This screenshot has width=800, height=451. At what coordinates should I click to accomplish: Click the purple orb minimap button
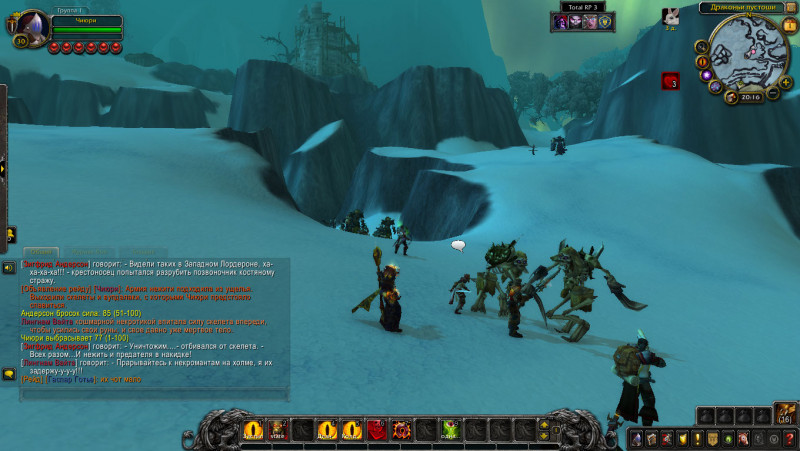tap(706, 74)
